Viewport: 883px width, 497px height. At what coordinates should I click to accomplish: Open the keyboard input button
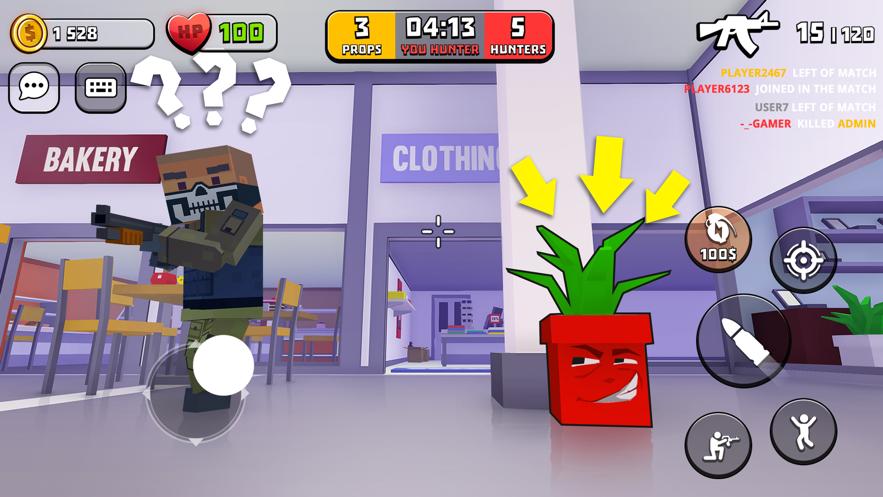coord(100,88)
